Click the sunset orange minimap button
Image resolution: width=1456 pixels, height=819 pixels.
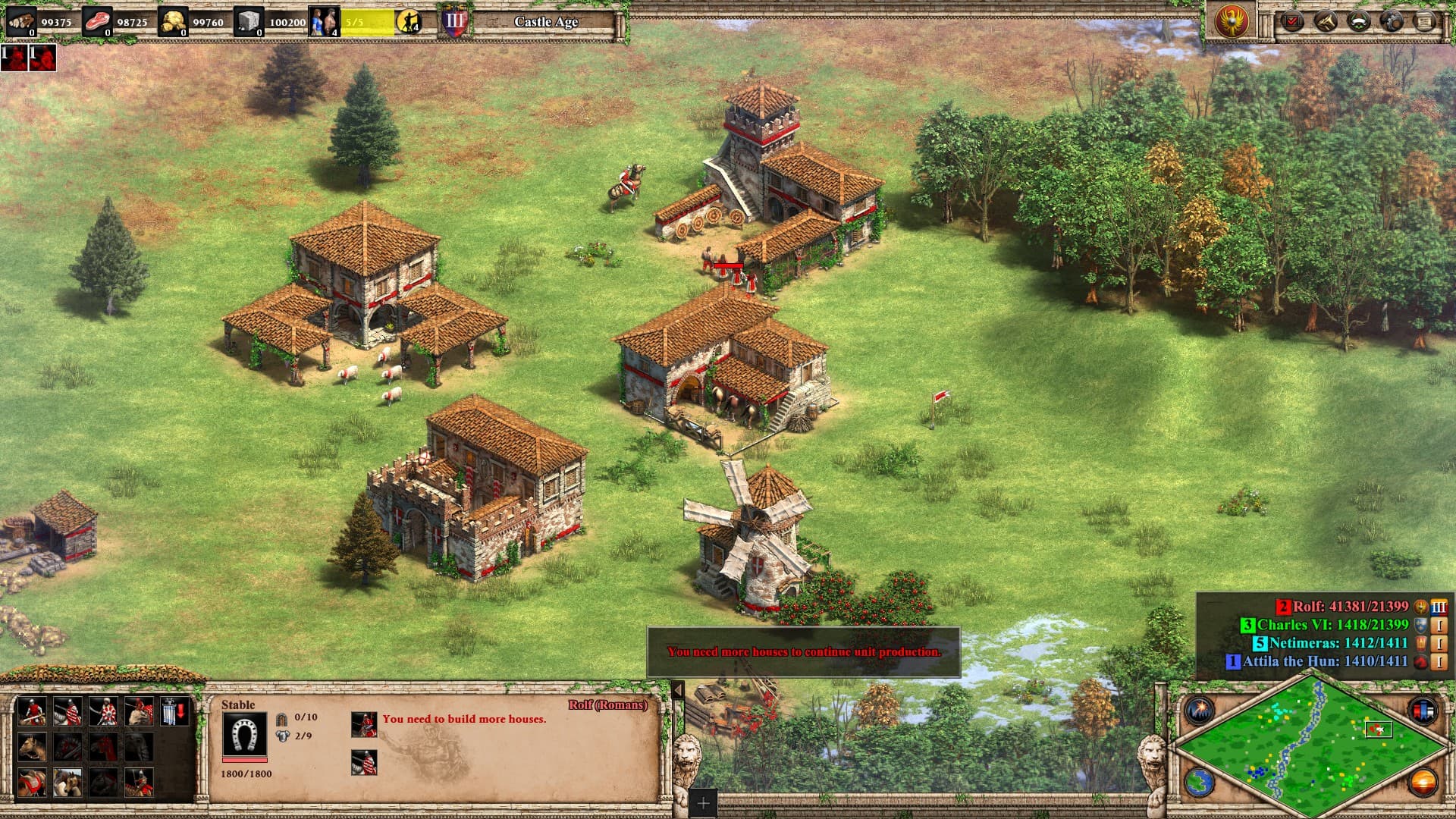pyautogui.click(x=1423, y=782)
